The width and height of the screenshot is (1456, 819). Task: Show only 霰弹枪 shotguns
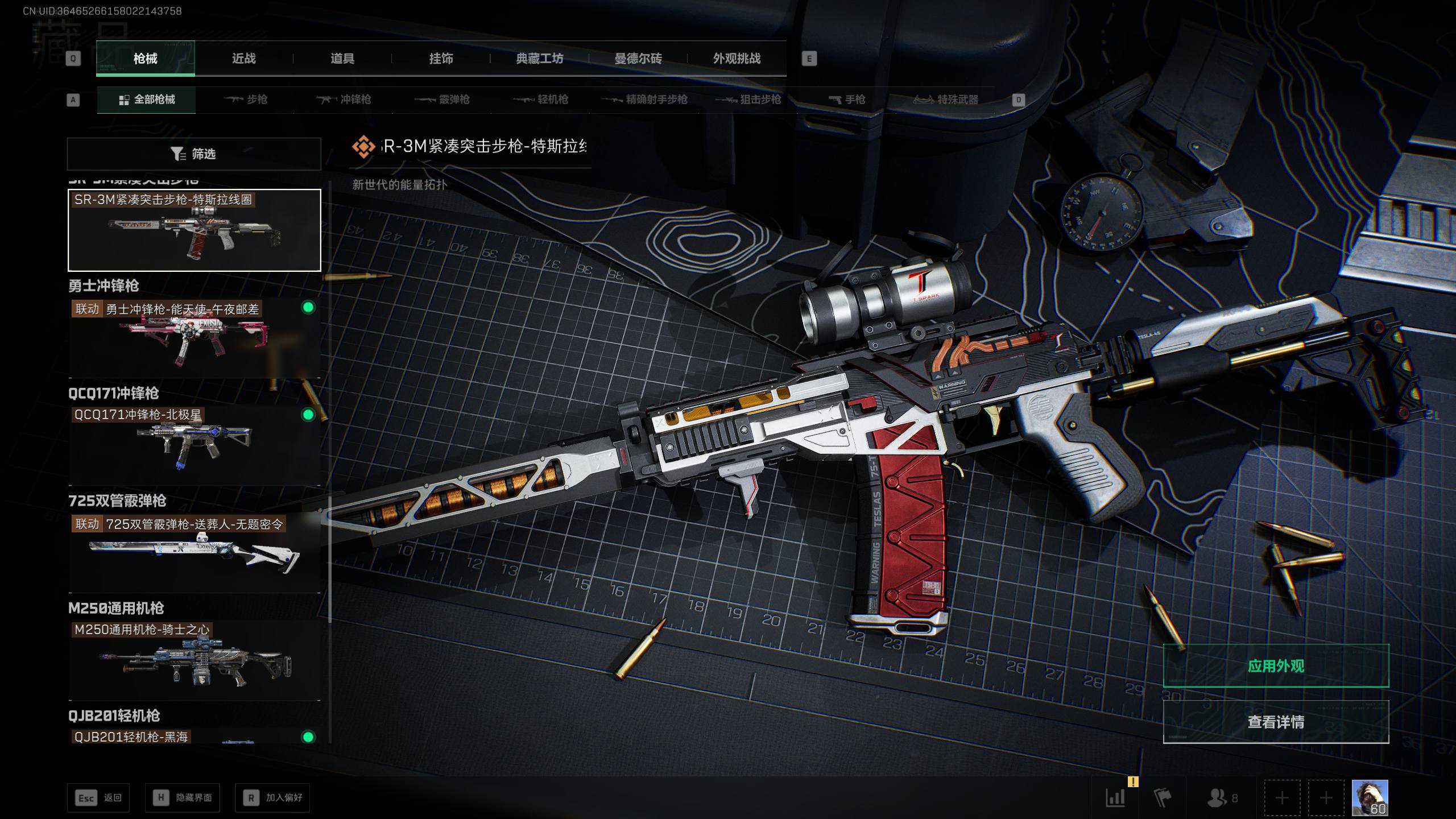click(442, 100)
